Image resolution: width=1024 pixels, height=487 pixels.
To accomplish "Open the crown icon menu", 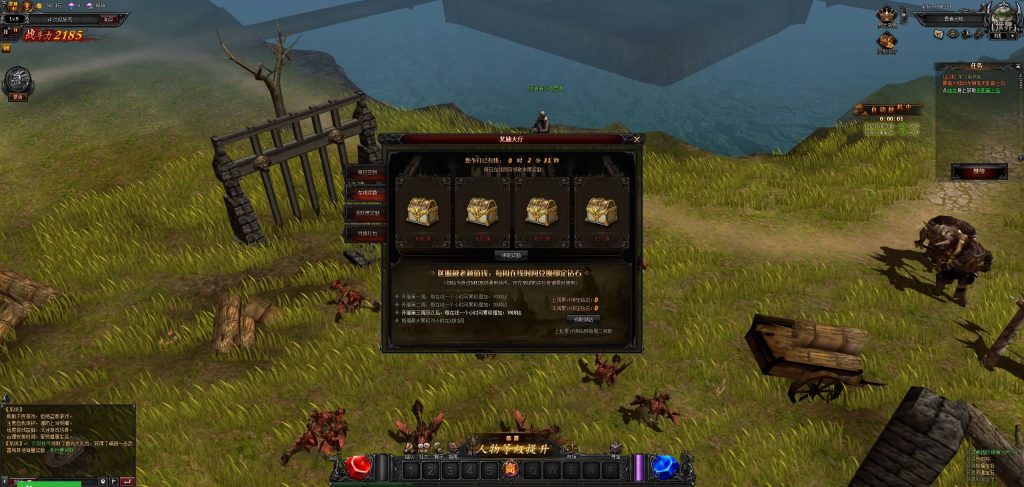I will (x=886, y=16).
